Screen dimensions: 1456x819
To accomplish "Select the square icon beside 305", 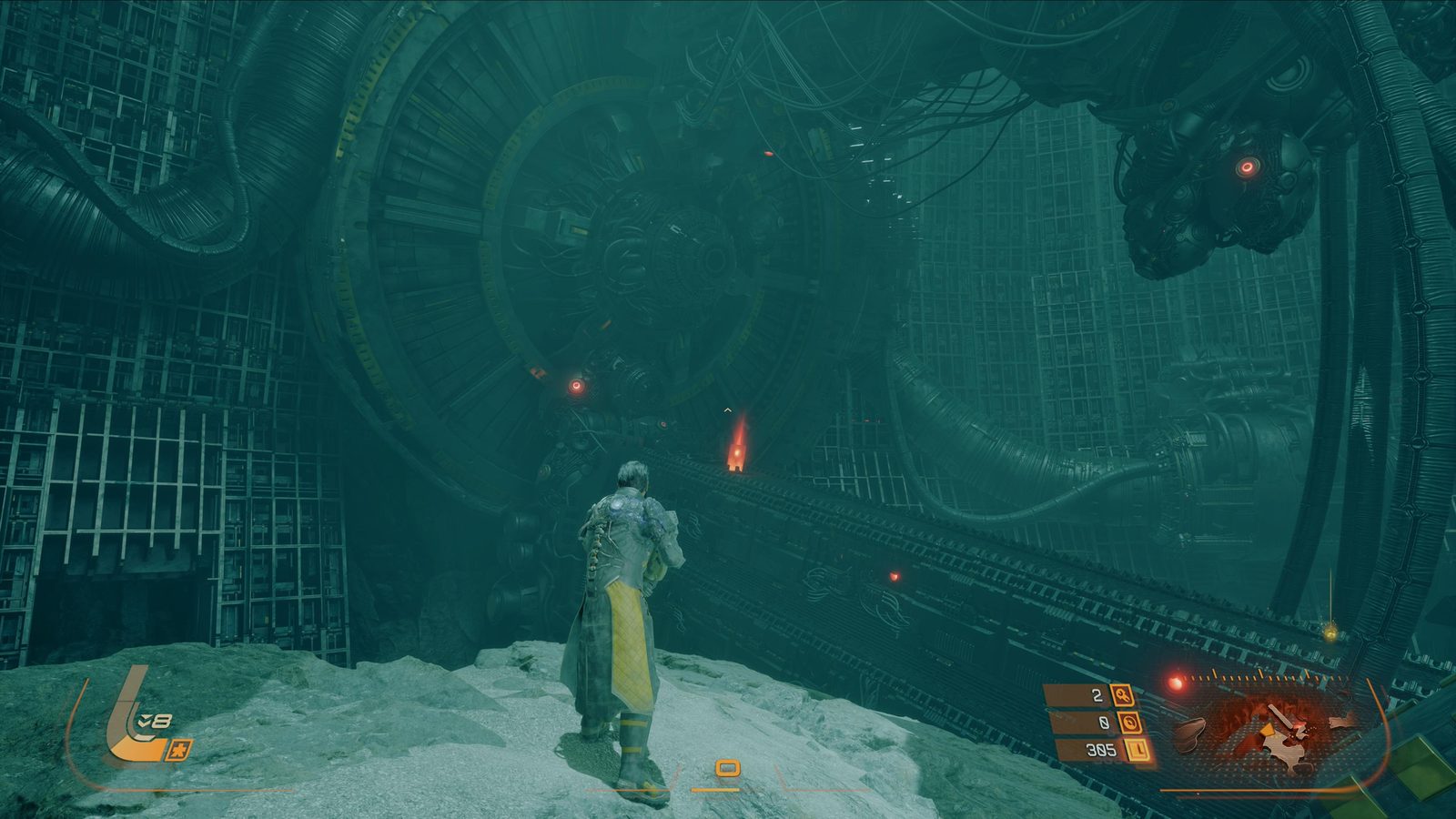I will (1138, 751).
